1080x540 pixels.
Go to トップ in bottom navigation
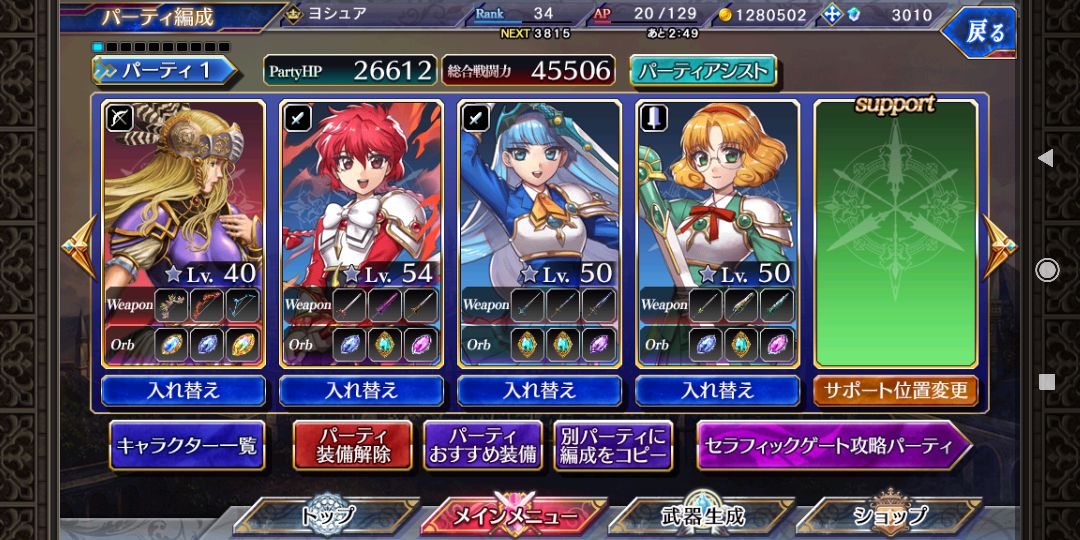point(327,516)
